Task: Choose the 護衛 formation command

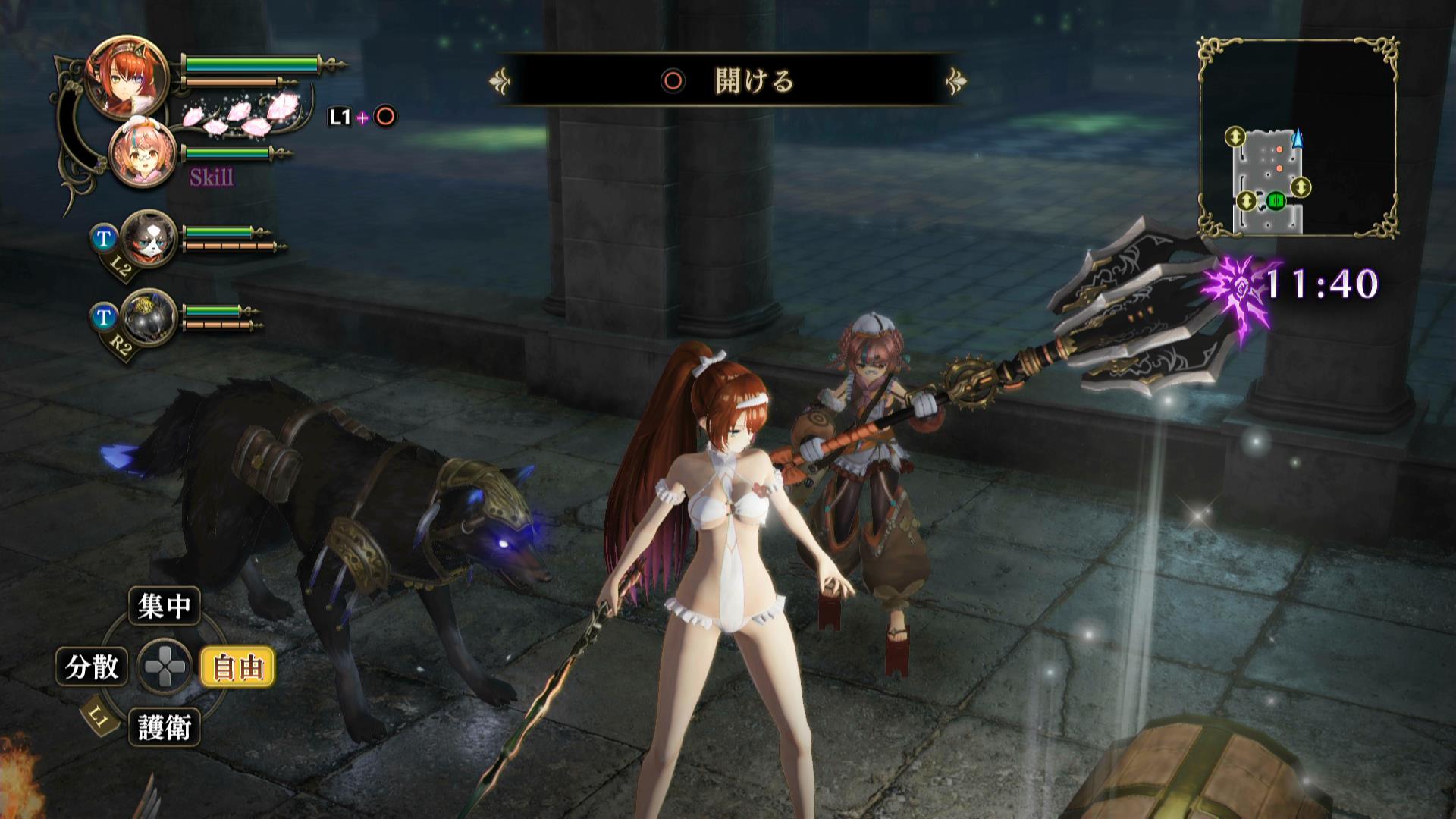Action: 165,728
